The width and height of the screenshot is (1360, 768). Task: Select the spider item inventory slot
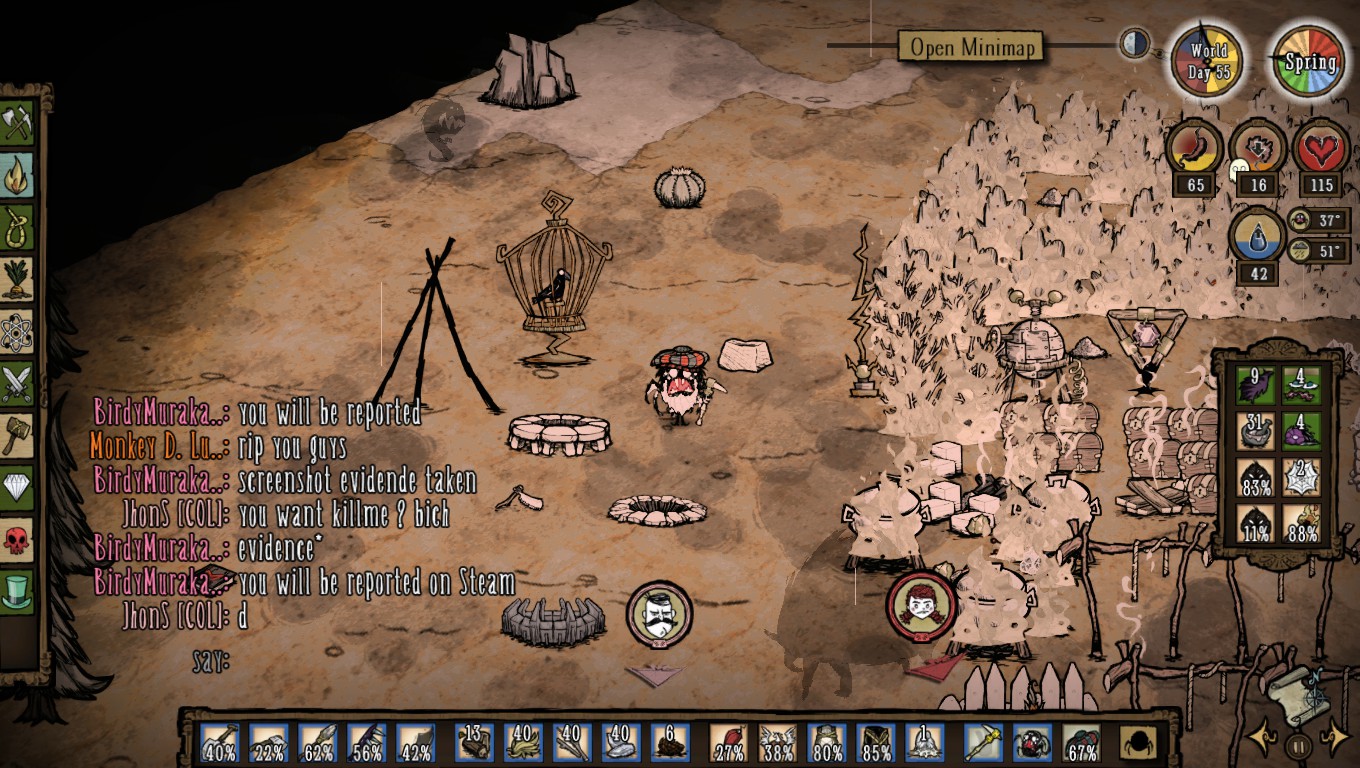point(1031,743)
